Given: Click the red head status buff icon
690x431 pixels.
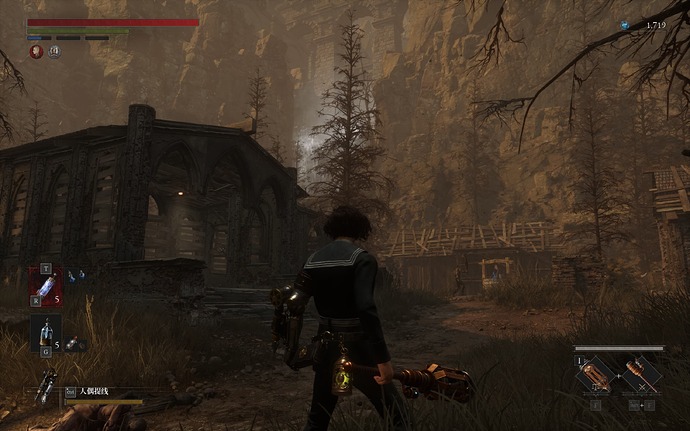Looking at the screenshot, I should pyautogui.click(x=36, y=51).
